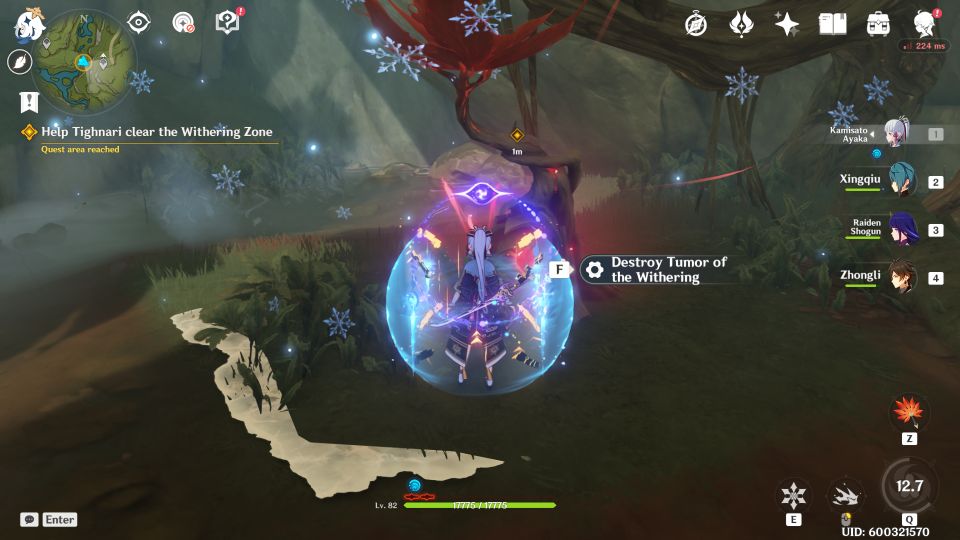Screen dimensions: 960x540
Task: Open the compass events icon
Action: point(696,24)
